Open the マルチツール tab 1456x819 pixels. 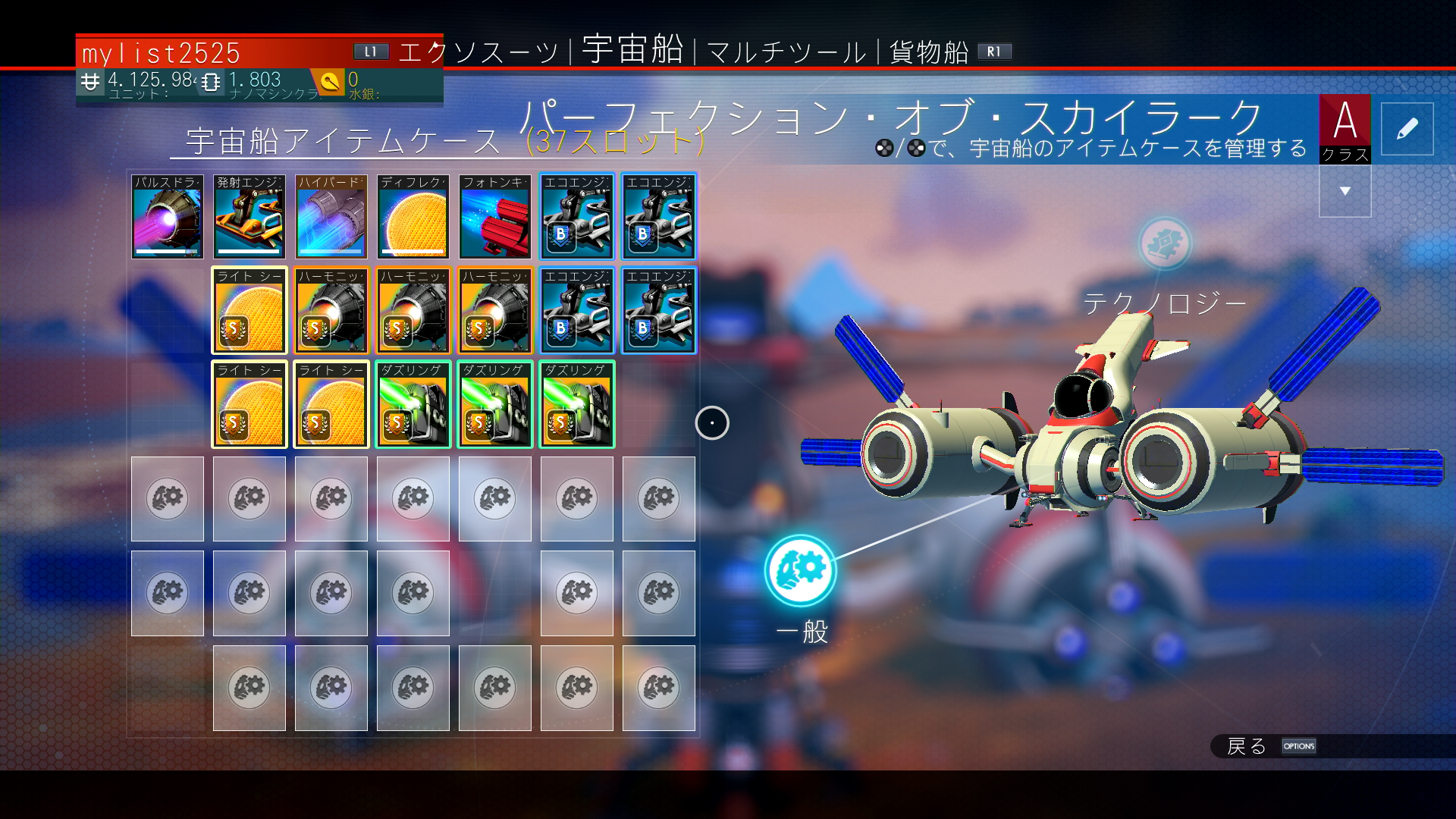coord(786,52)
